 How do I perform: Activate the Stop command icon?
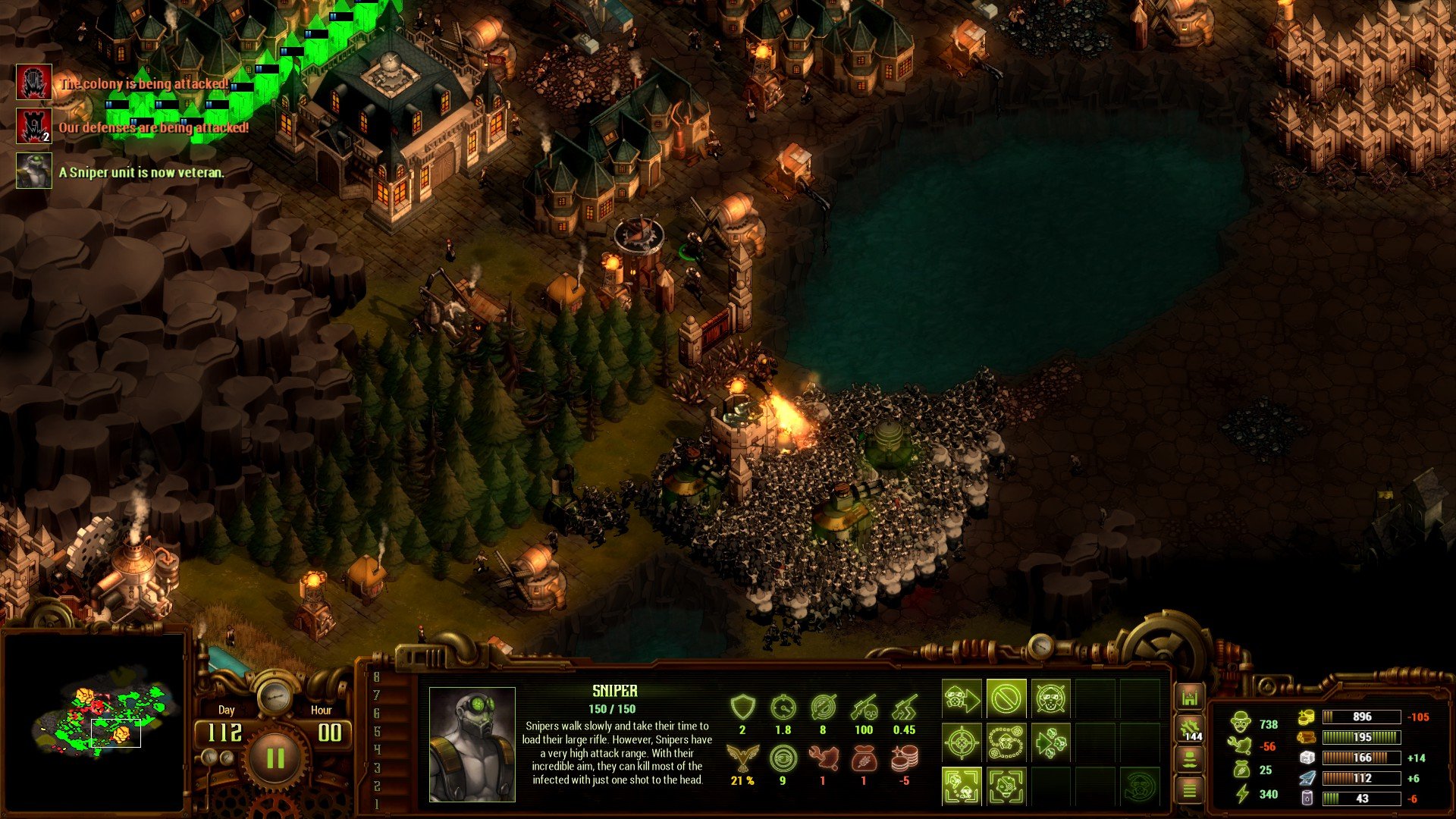coord(1006,698)
